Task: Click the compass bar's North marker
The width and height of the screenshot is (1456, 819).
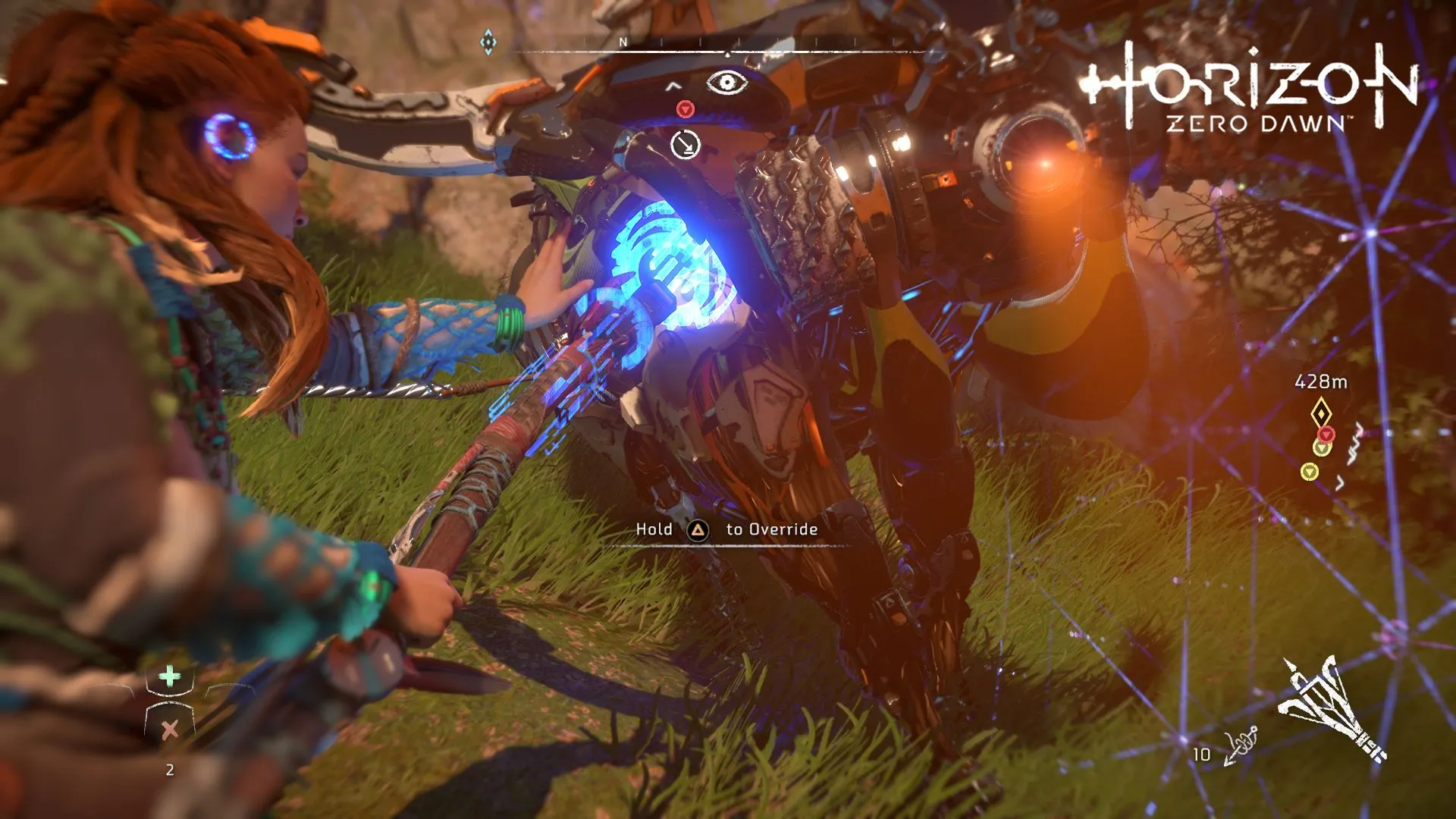Action: click(623, 42)
